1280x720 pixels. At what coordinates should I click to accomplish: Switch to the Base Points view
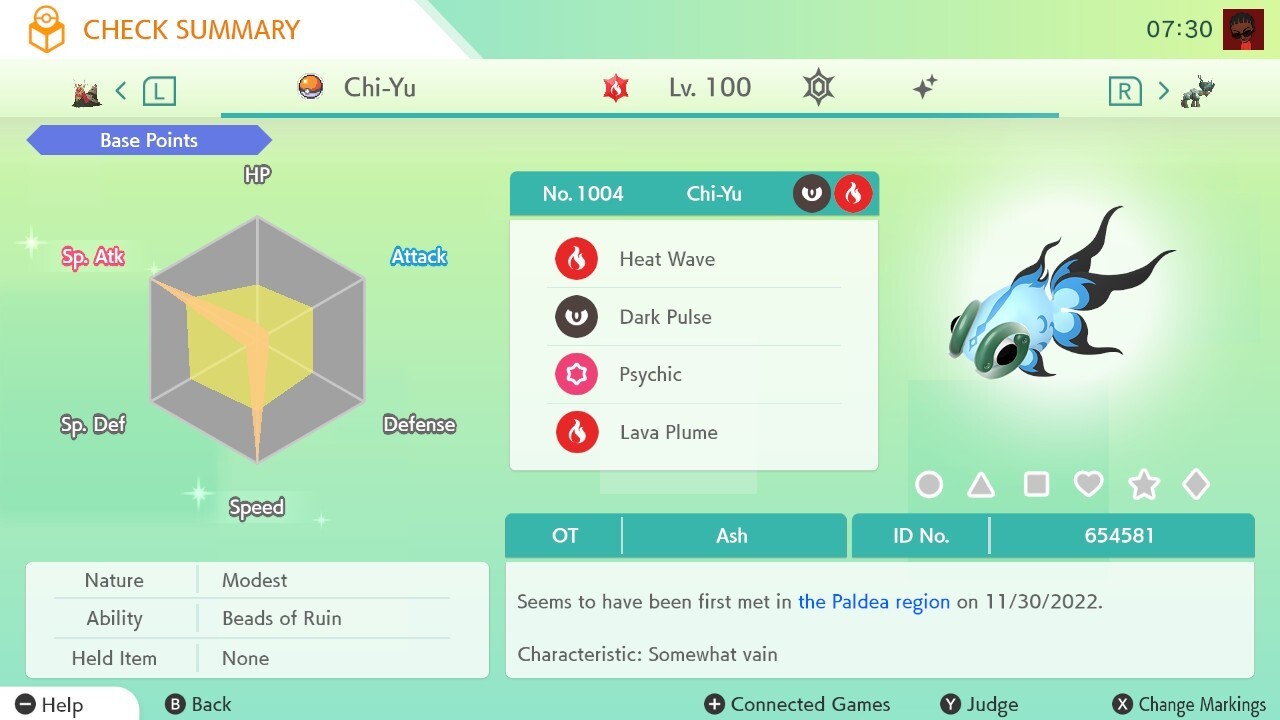coord(148,140)
